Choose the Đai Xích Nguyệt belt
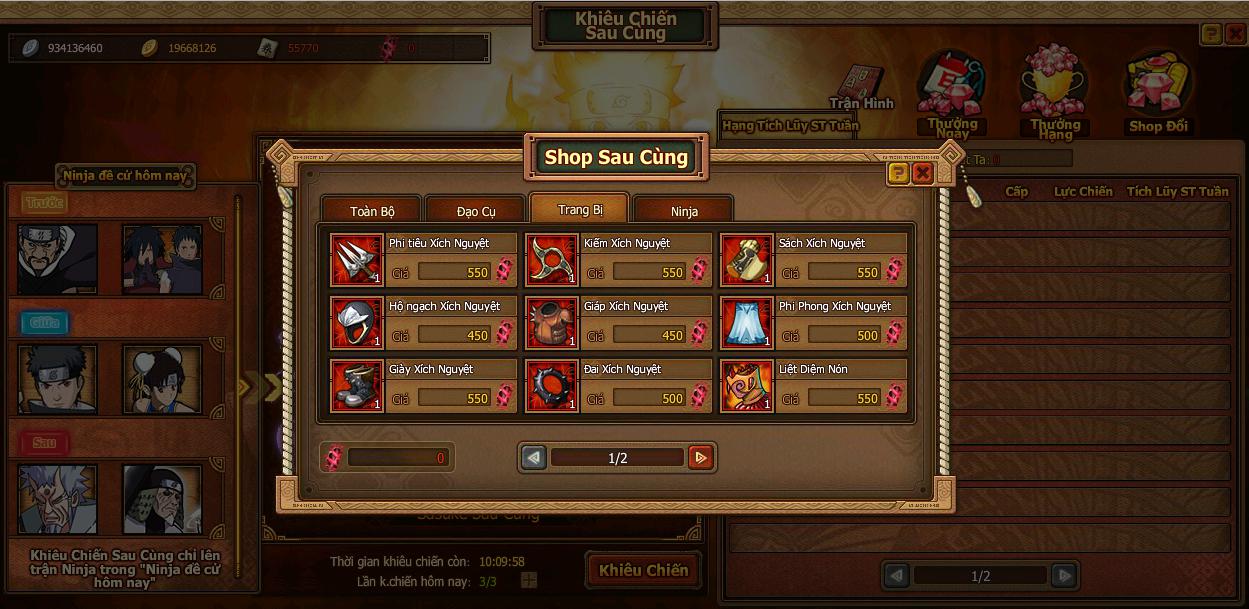1249x609 pixels. click(x=552, y=386)
